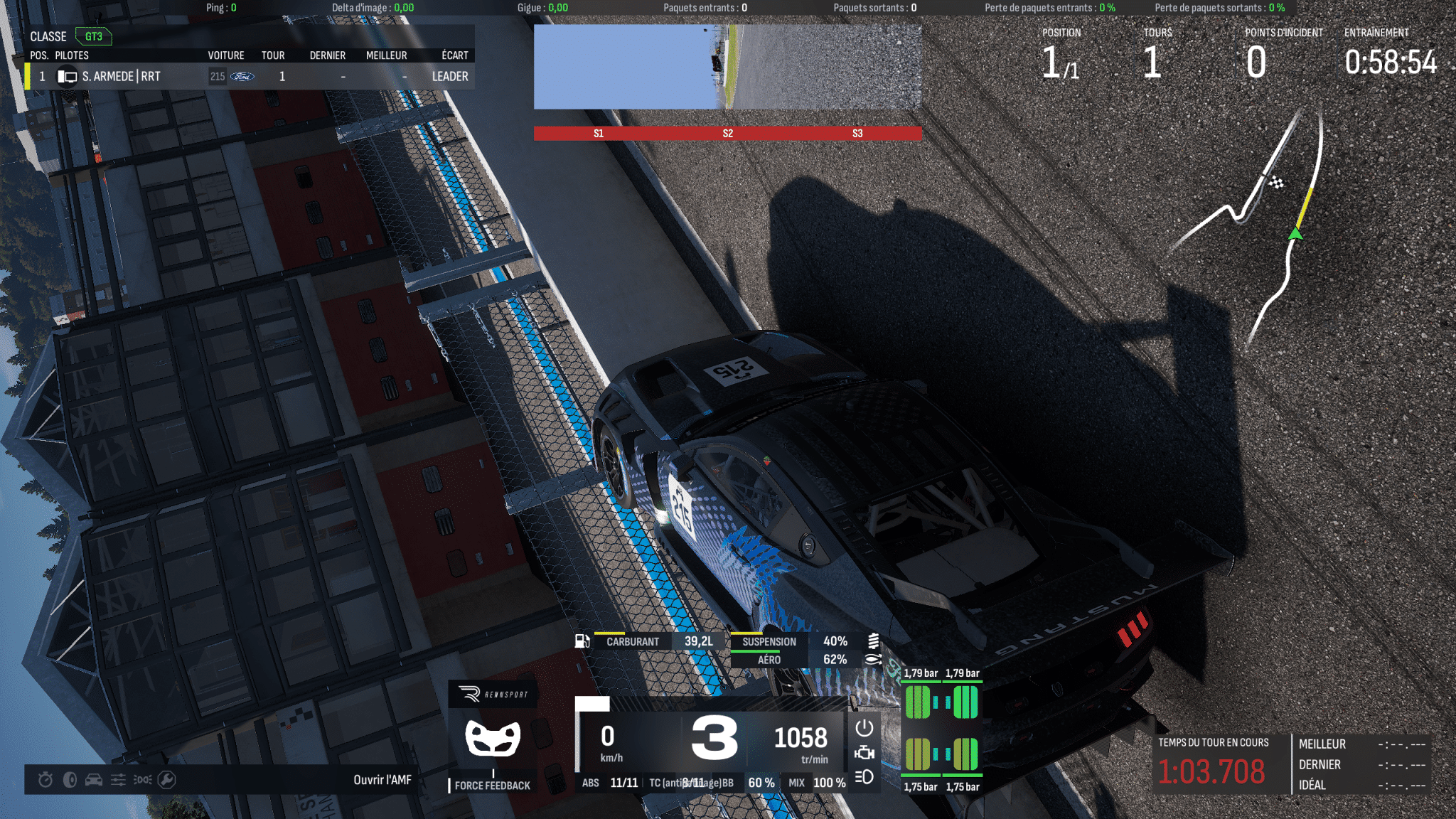The height and width of the screenshot is (819, 1456).
Task: Open the tire info widget icon
Action: (69, 780)
